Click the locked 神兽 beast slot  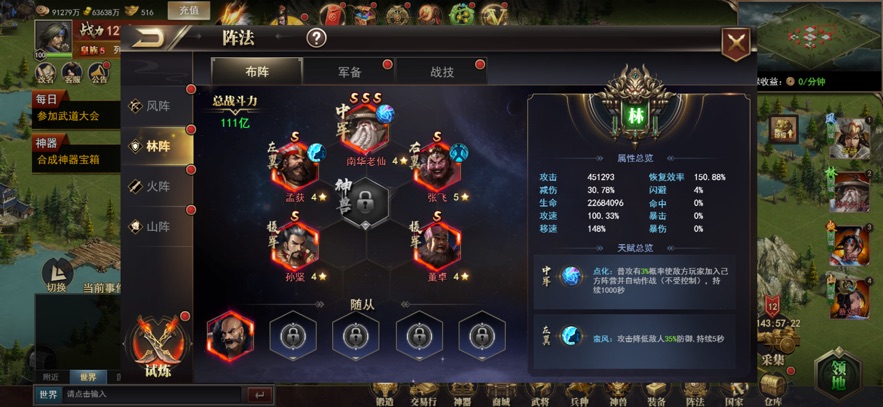tap(367, 207)
